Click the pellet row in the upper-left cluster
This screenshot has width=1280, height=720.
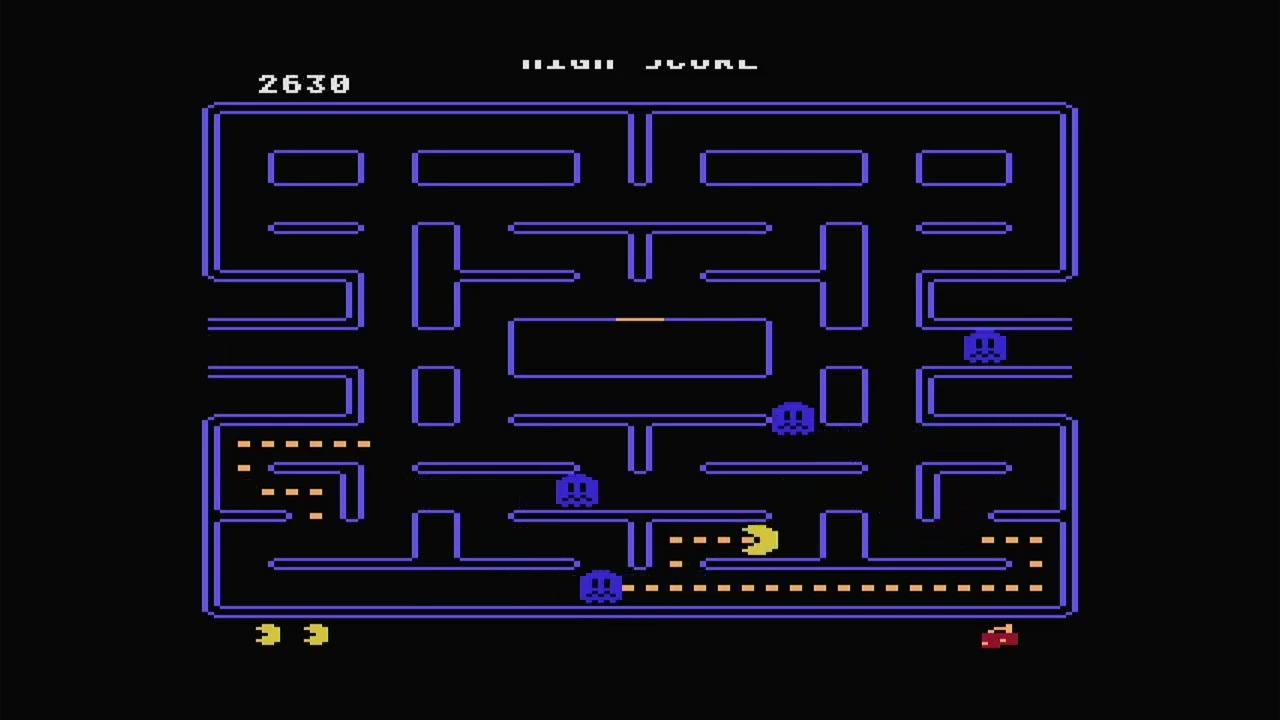click(x=305, y=444)
